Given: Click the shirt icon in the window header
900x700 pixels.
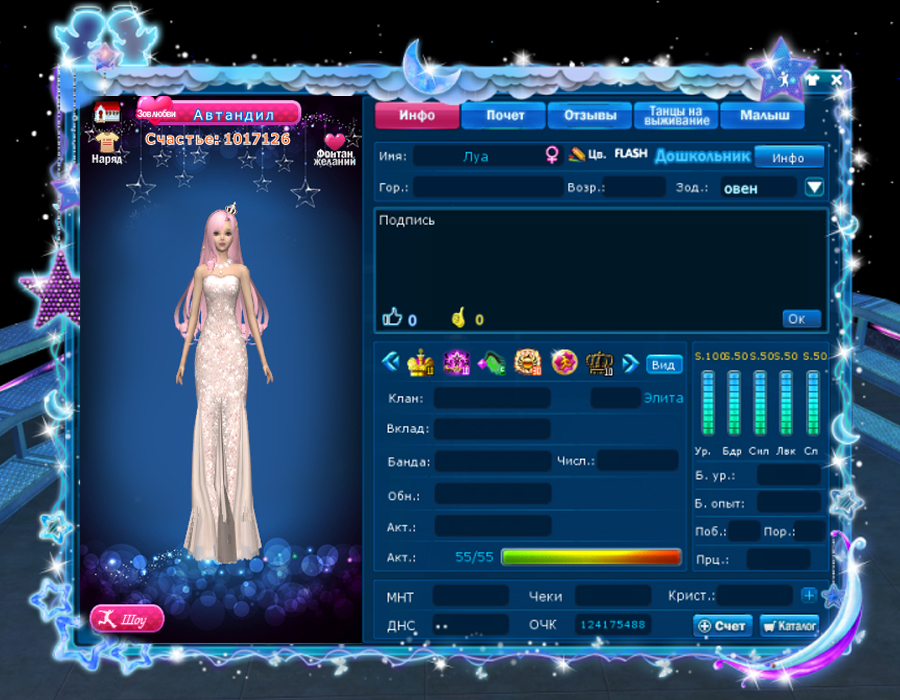Looking at the screenshot, I should 811,79.
